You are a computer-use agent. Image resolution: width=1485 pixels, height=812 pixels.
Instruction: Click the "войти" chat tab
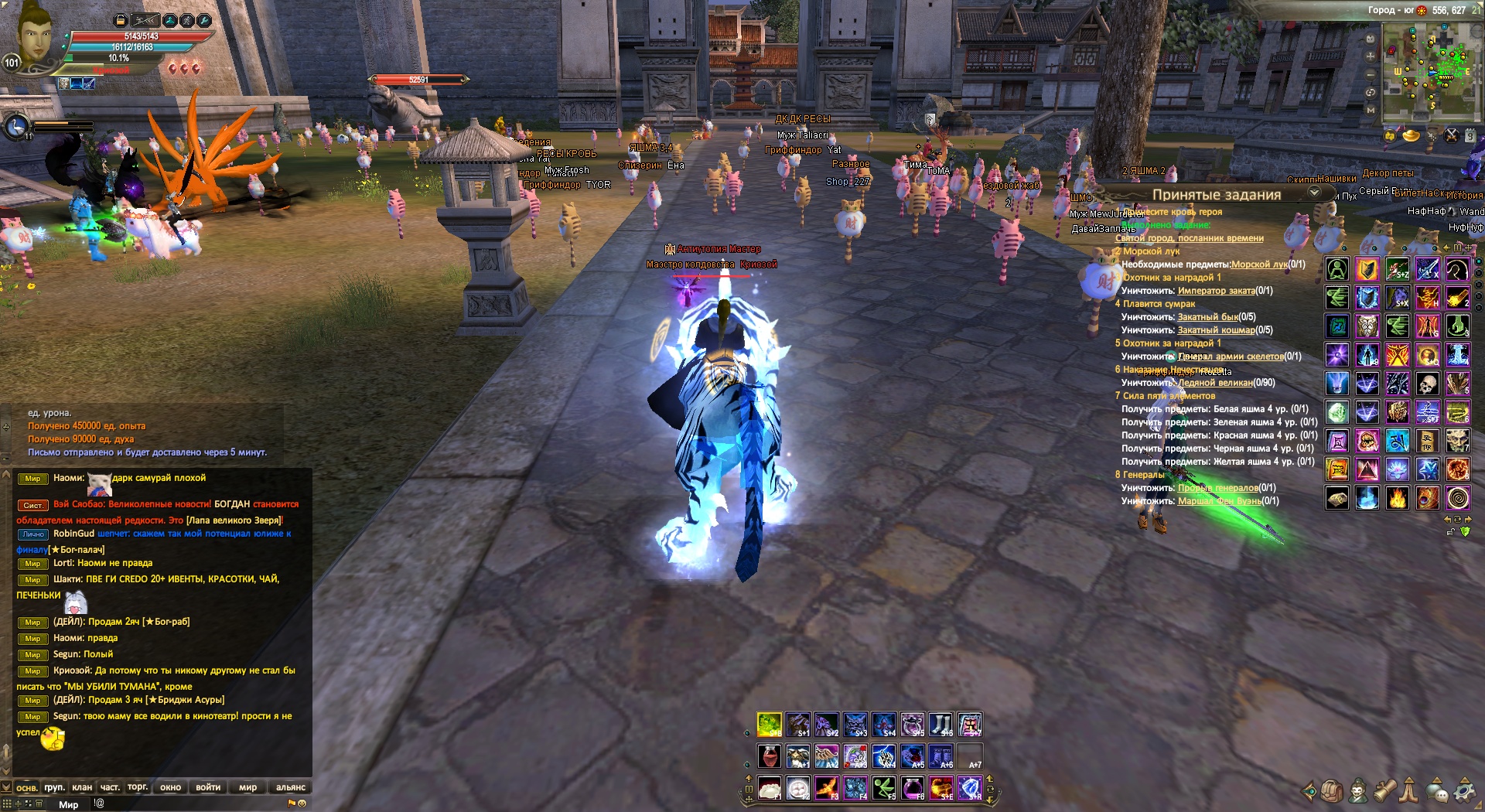208,787
